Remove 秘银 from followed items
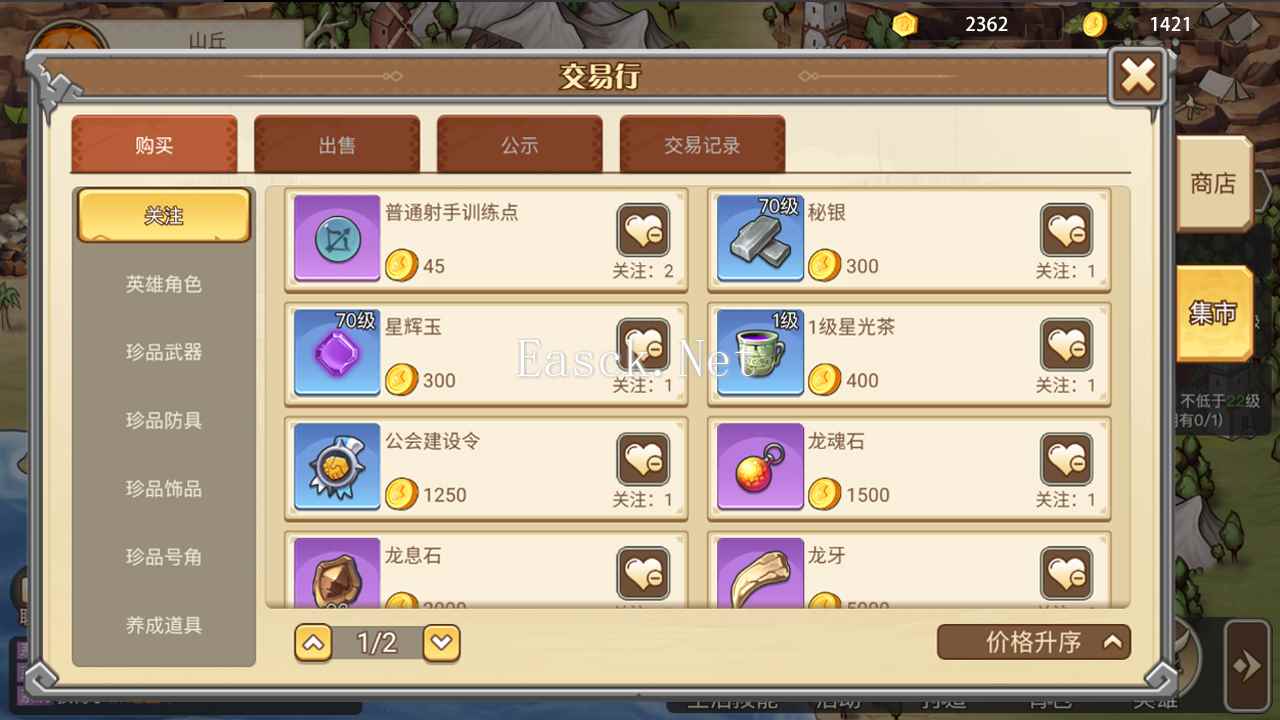Viewport: 1280px width, 720px height. 1066,230
